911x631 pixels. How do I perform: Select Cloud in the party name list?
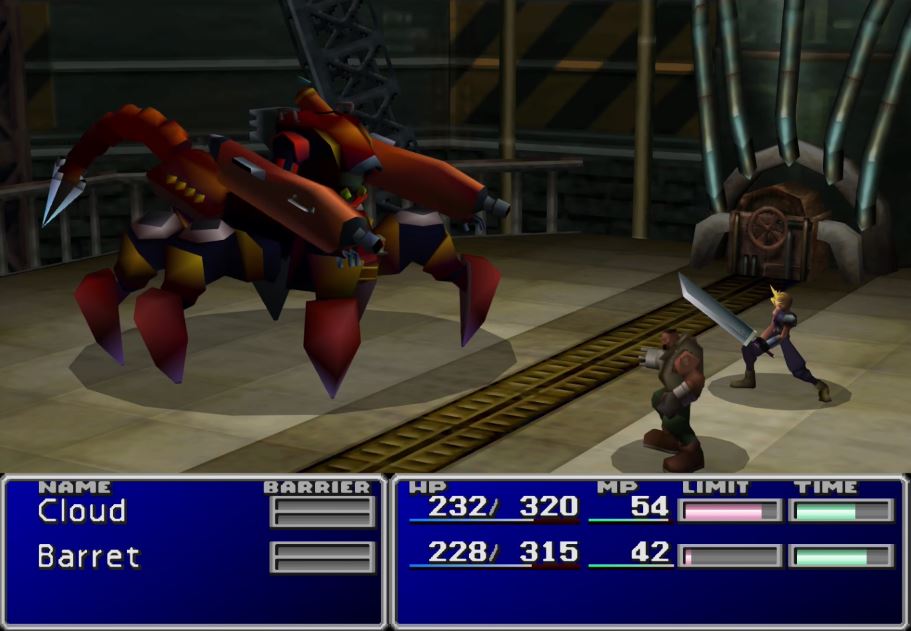[82, 511]
